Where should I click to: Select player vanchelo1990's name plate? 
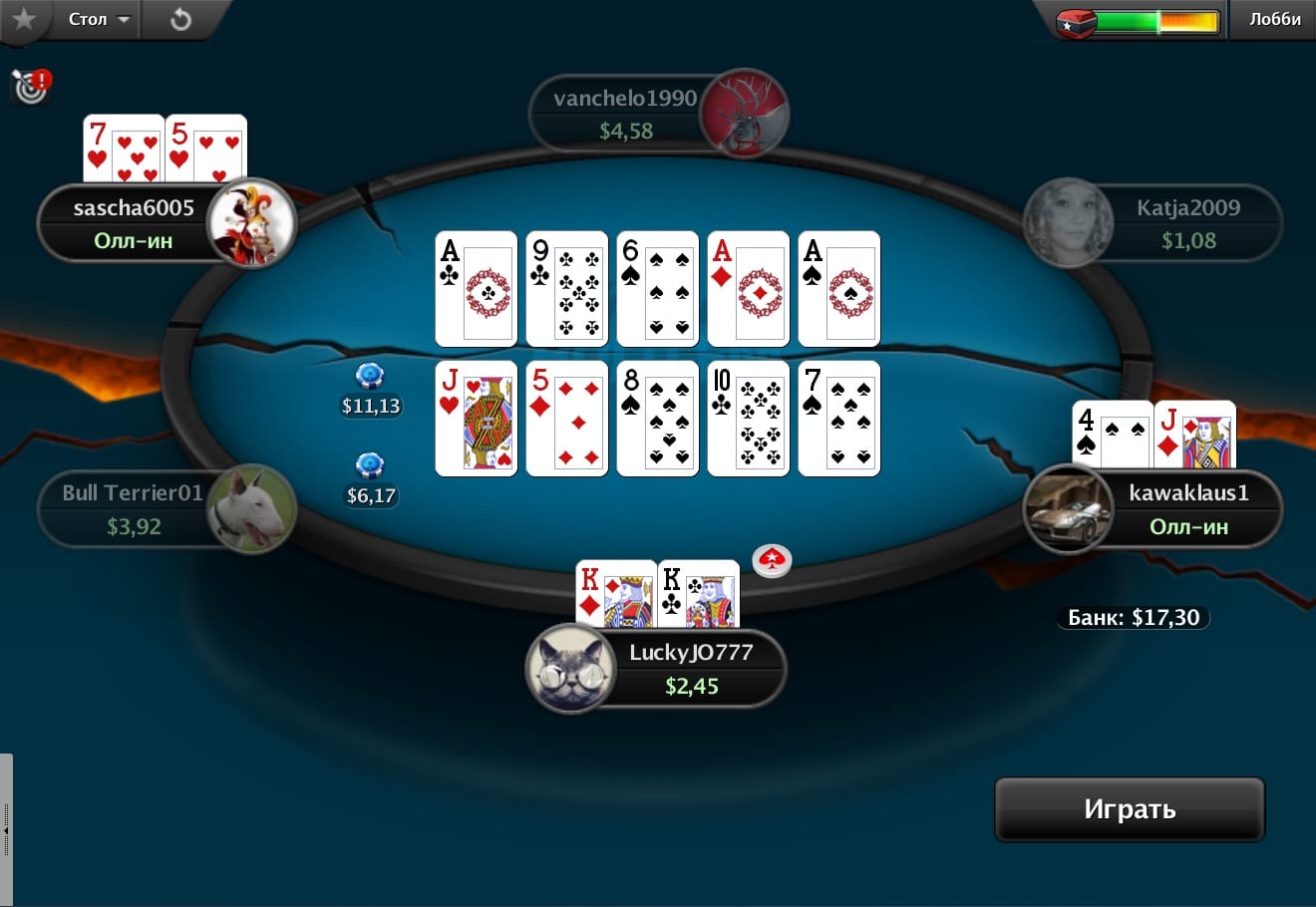(624, 114)
